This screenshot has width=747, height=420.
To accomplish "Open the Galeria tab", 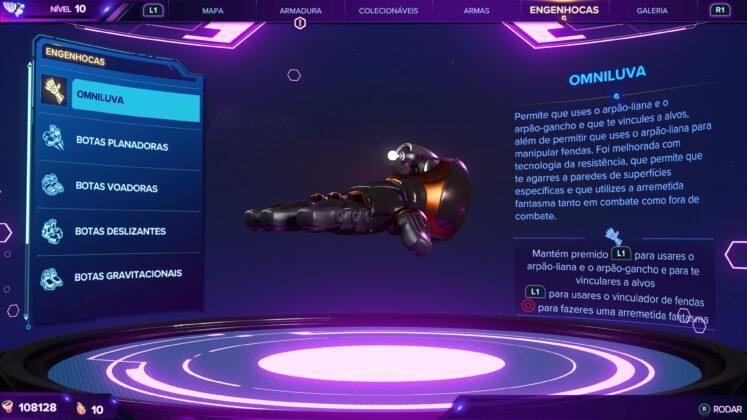I will pos(652,11).
